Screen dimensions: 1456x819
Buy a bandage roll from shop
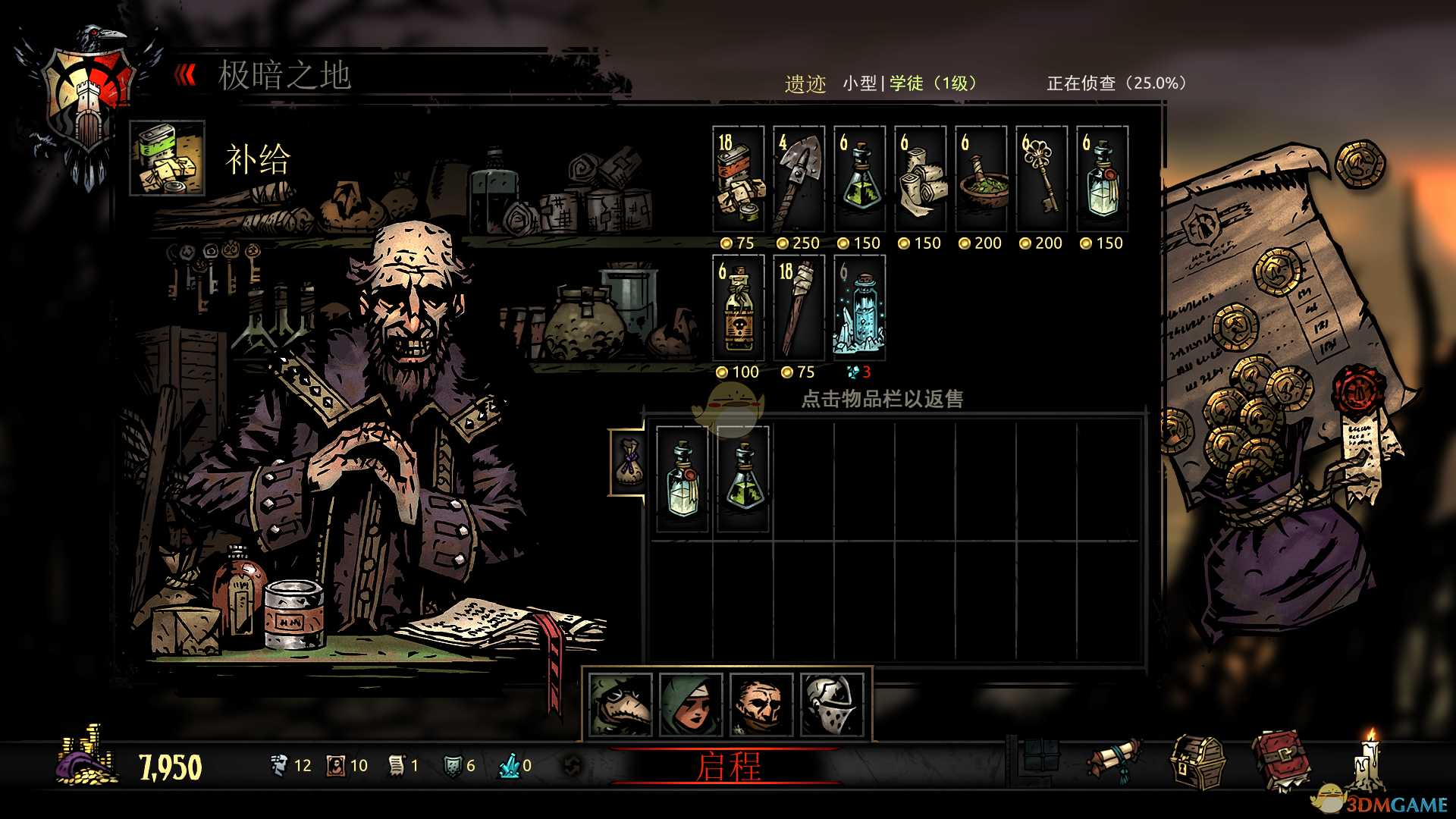pos(920,180)
